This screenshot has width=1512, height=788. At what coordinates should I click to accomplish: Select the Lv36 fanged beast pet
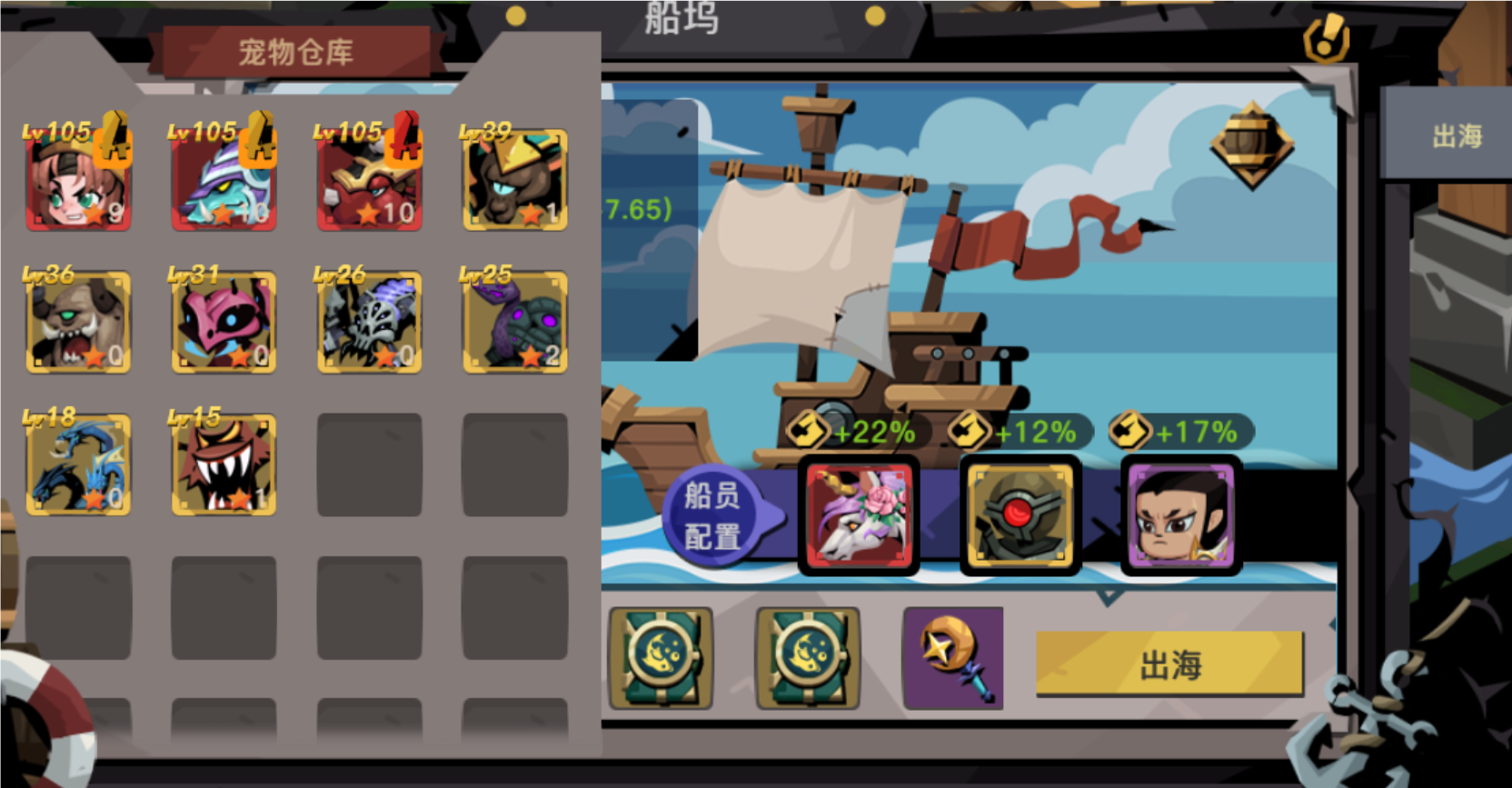[78, 321]
